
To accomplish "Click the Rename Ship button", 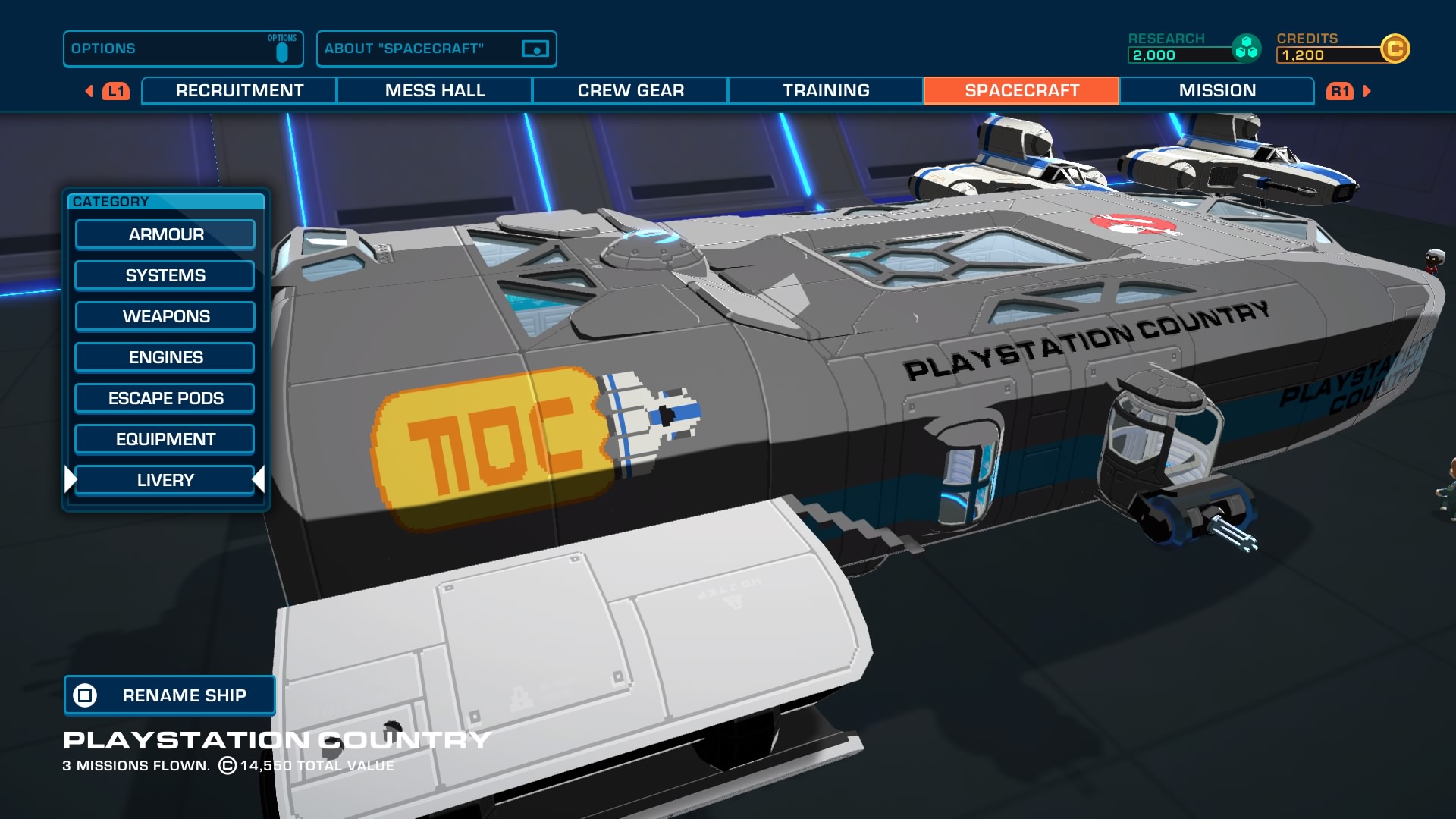I will [170, 695].
